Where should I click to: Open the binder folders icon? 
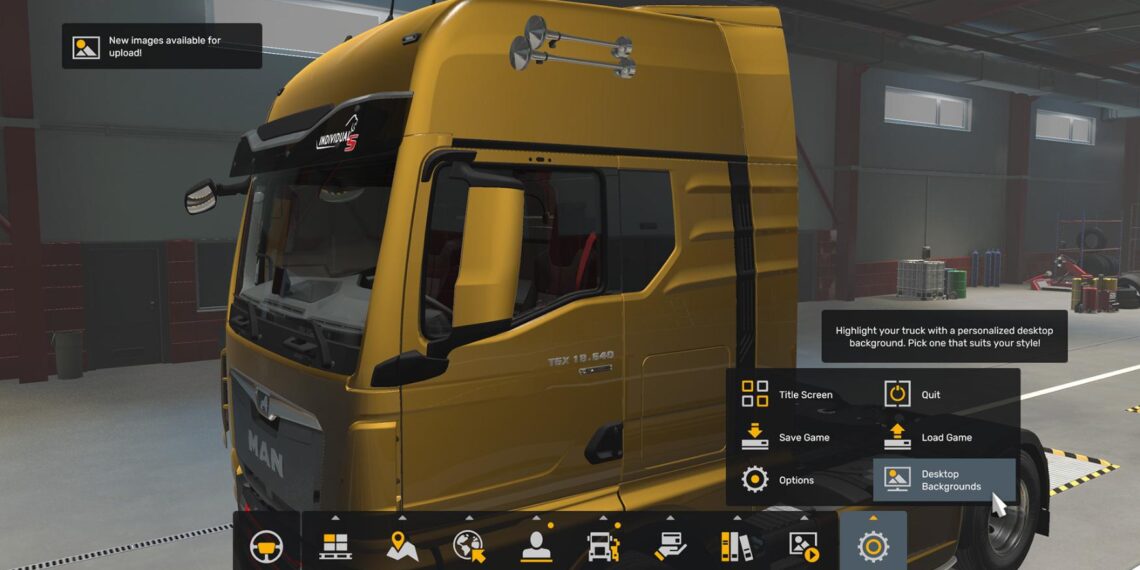pos(737,545)
